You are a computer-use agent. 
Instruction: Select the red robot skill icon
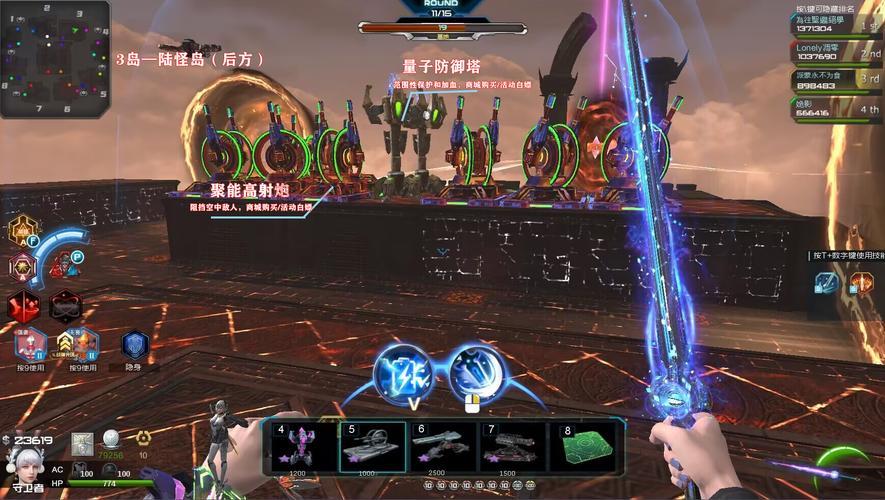click(x=66, y=266)
